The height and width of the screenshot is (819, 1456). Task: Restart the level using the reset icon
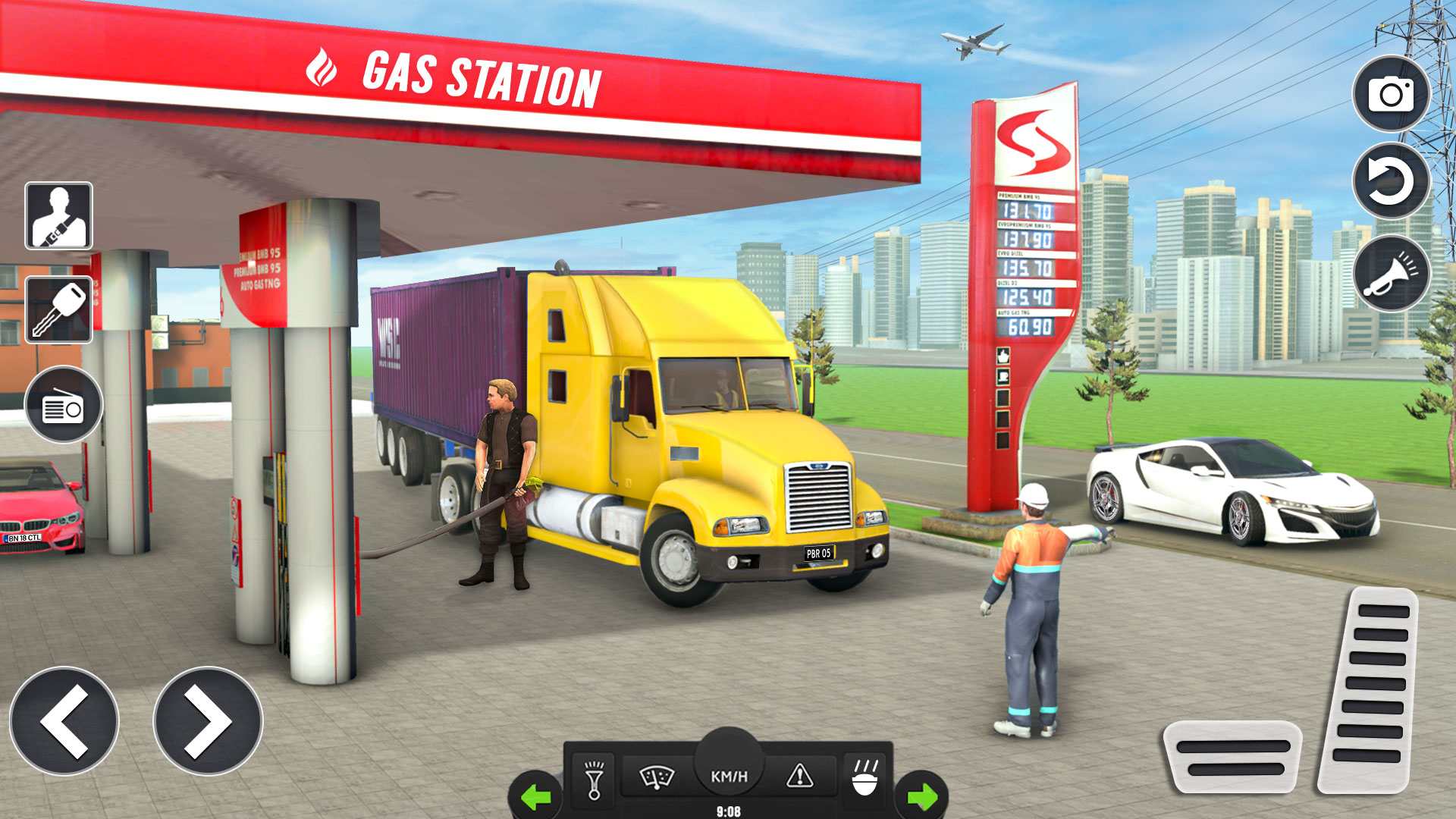point(1392,182)
